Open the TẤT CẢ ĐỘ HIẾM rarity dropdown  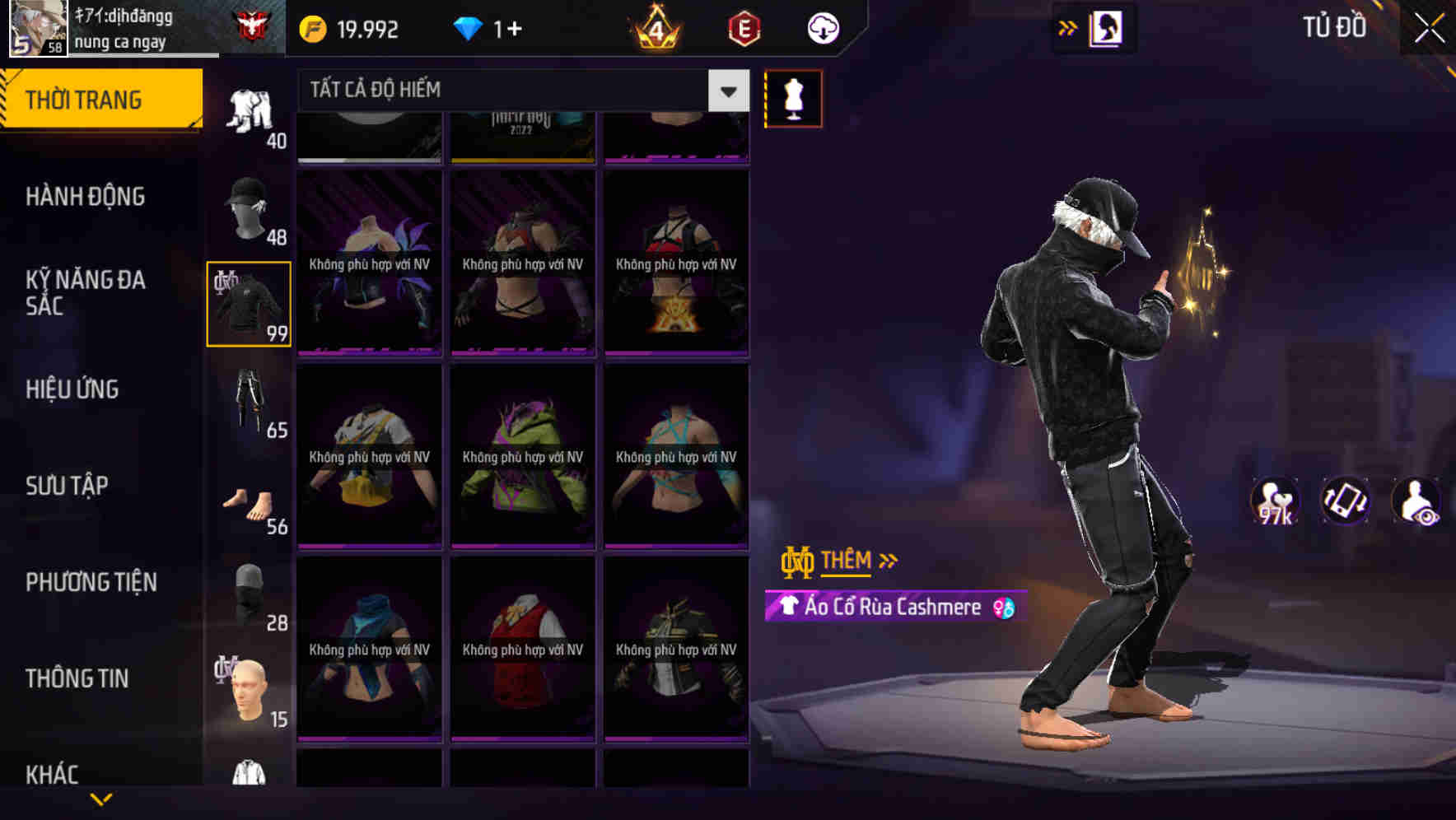click(x=519, y=91)
